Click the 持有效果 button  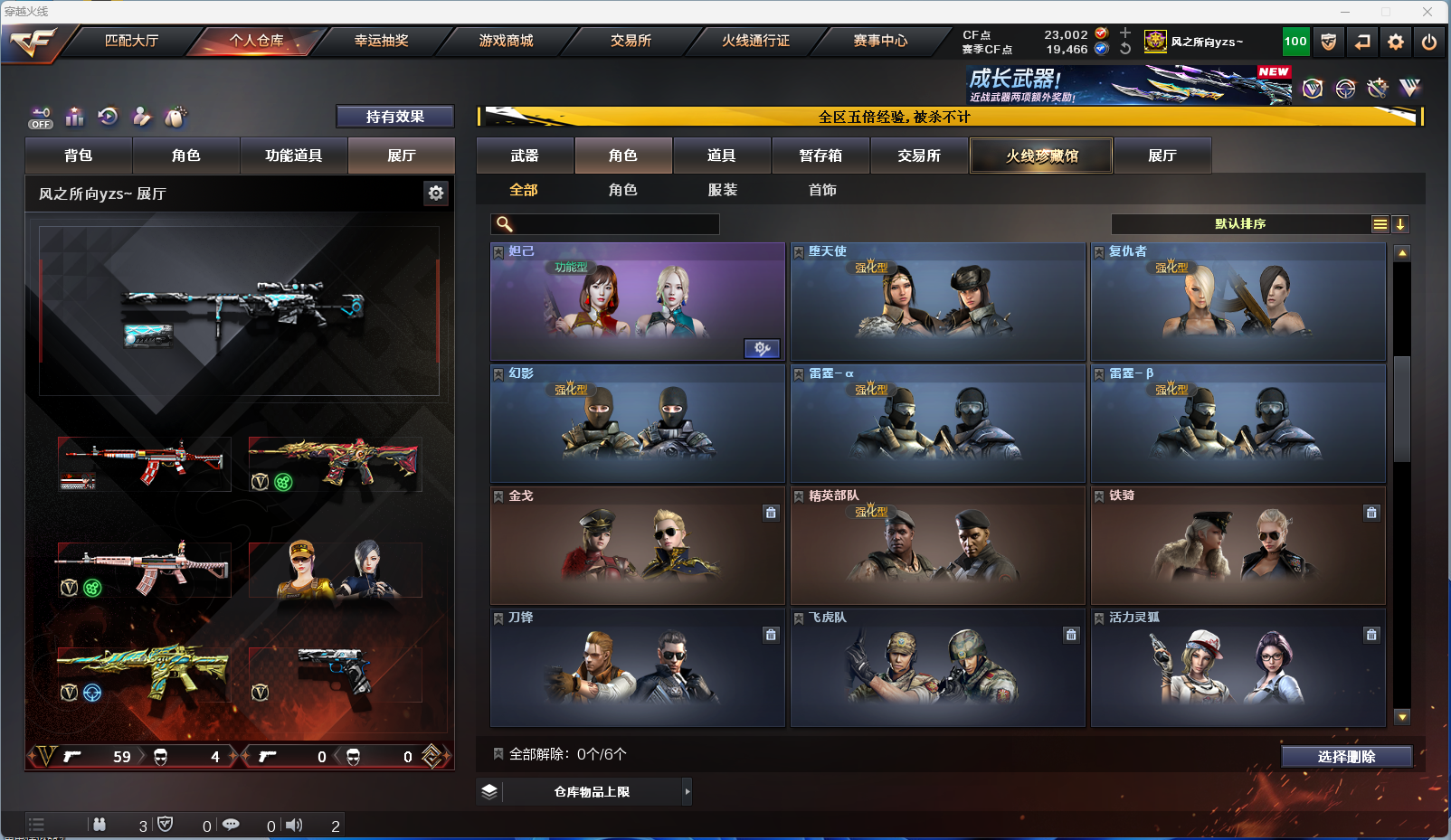[394, 117]
